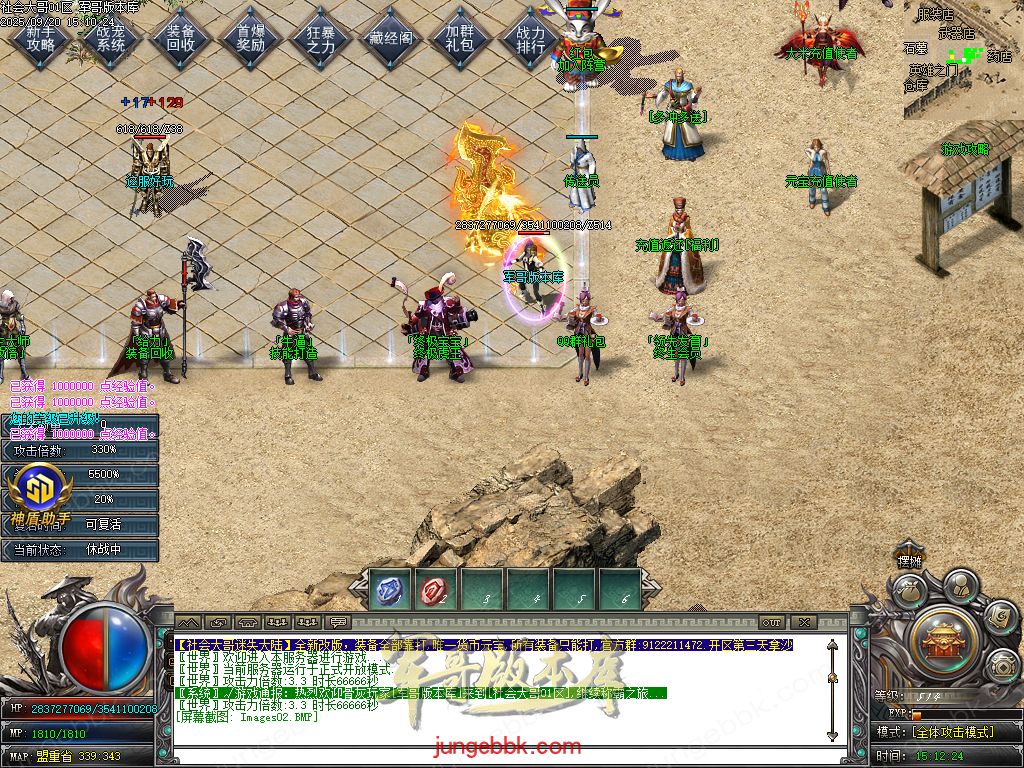Image resolution: width=1024 pixels, height=768 pixels.
Task: Claim the 加群礼包 group gift pack
Action: [460, 38]
